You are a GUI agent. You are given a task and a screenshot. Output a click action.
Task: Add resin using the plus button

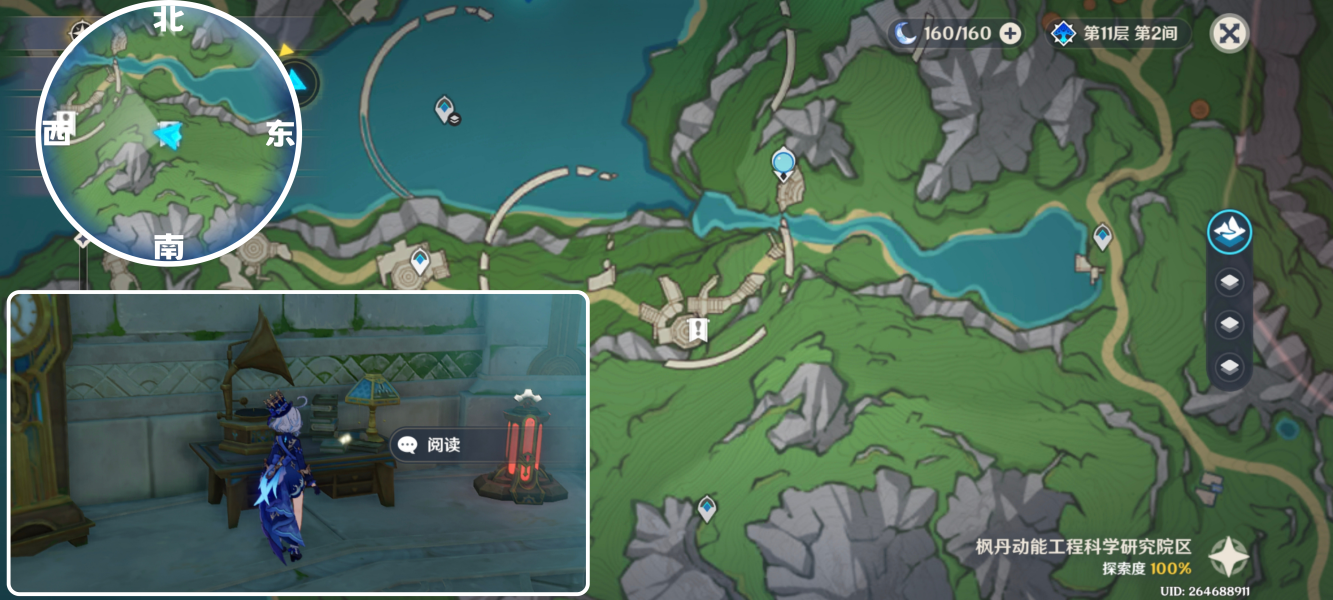[x=1011, y=34]
